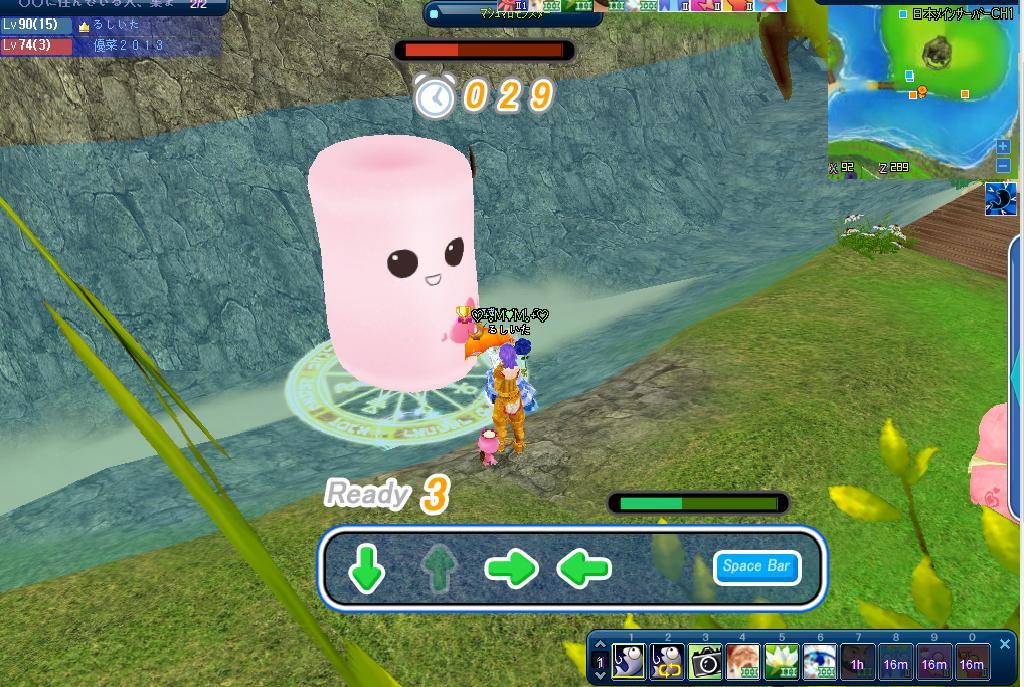The image size is (1024, 687).
Task: Use the white lotus flower item
Action: (781, 662)
